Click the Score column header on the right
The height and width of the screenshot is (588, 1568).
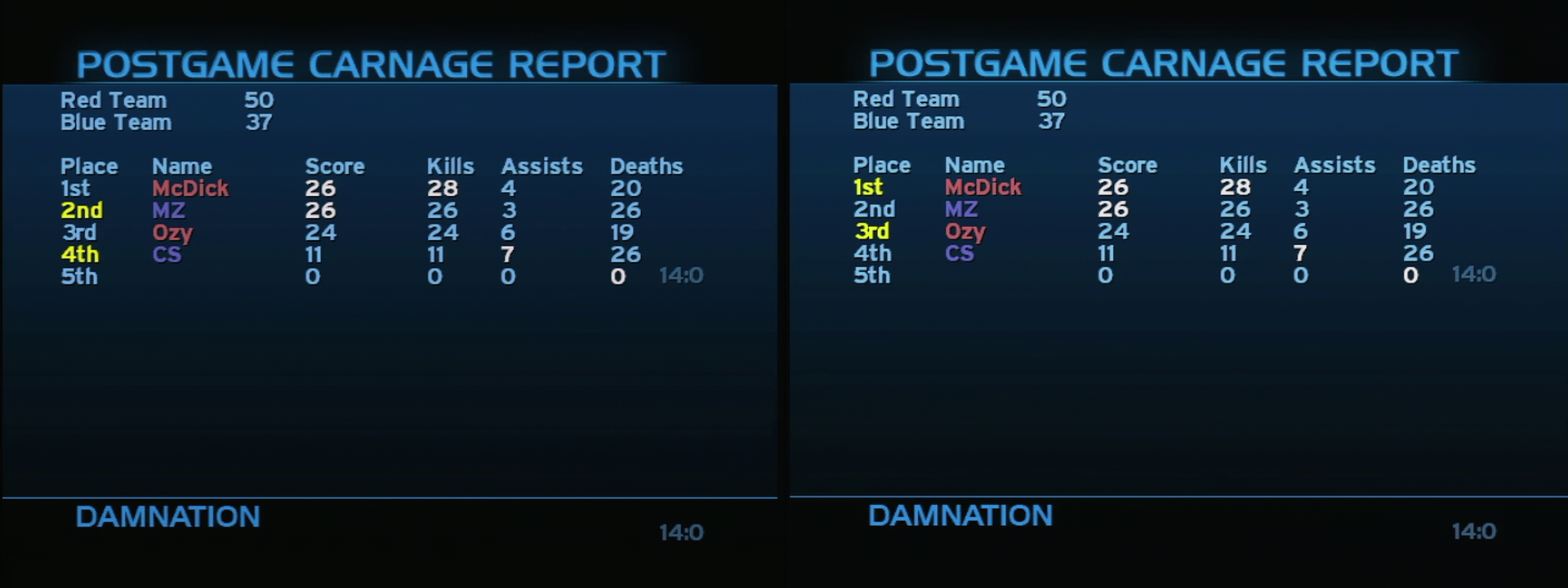tap(1129, 164)
